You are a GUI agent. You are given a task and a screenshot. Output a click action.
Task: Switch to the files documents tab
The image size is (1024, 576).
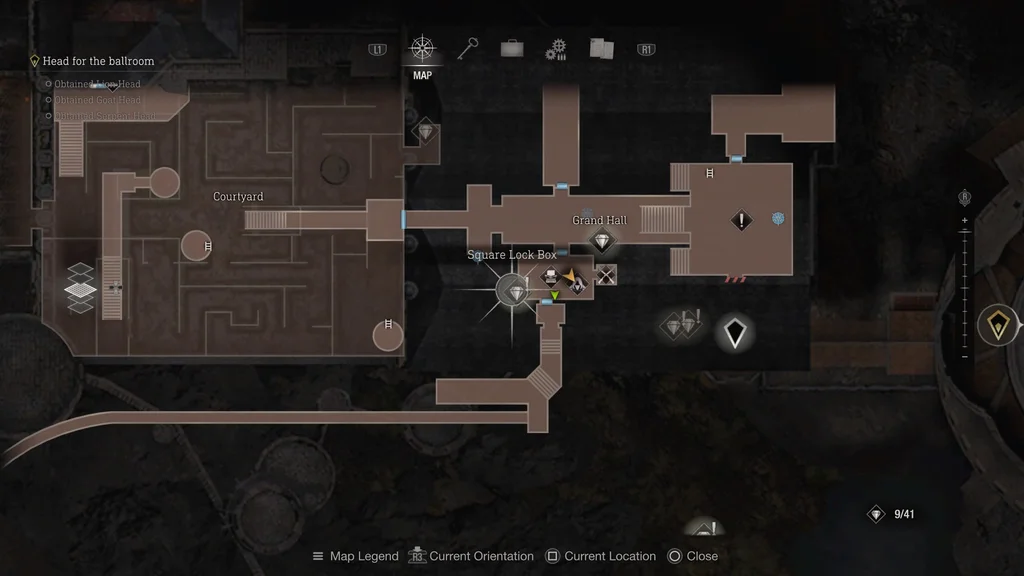point(601,49)
